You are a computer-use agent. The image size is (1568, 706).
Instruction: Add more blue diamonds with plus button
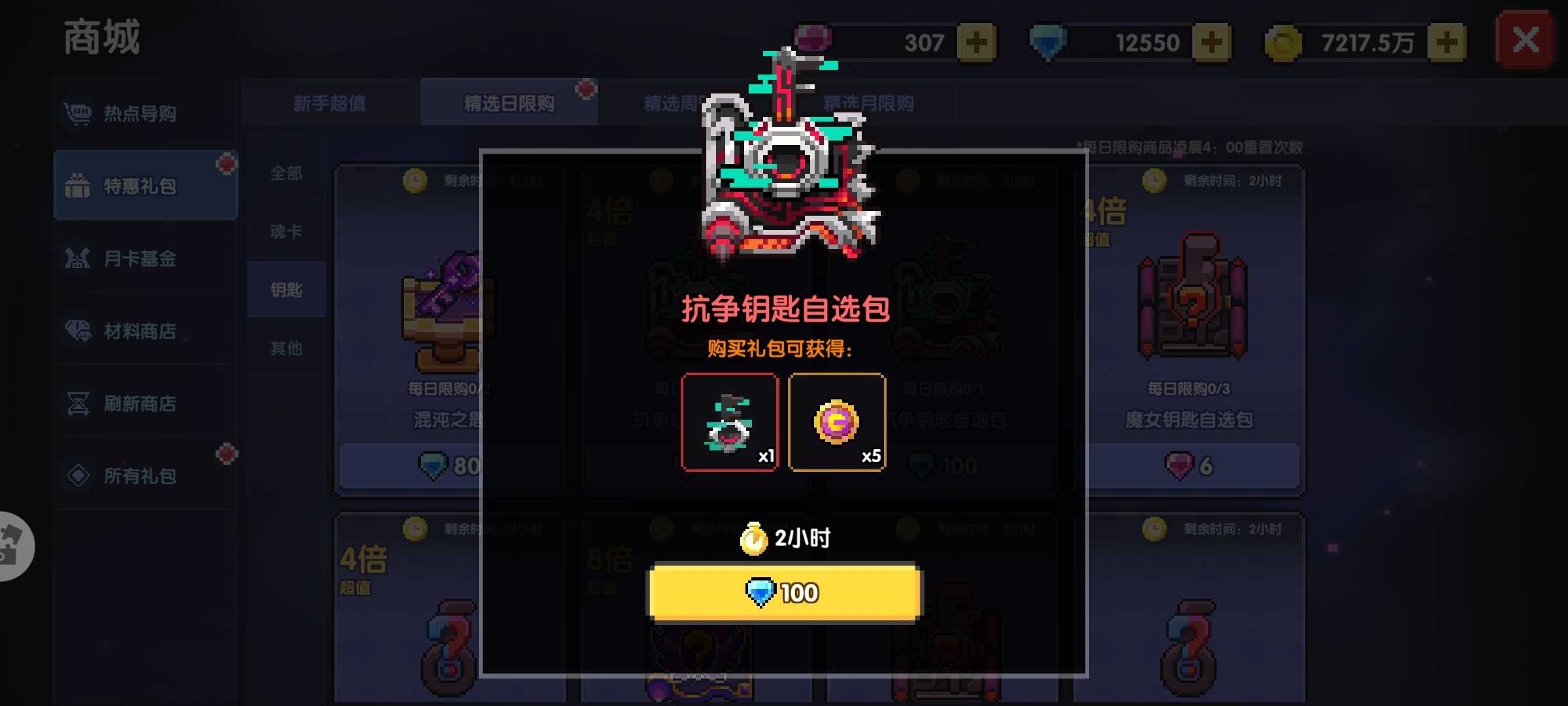pos(1211,43)
